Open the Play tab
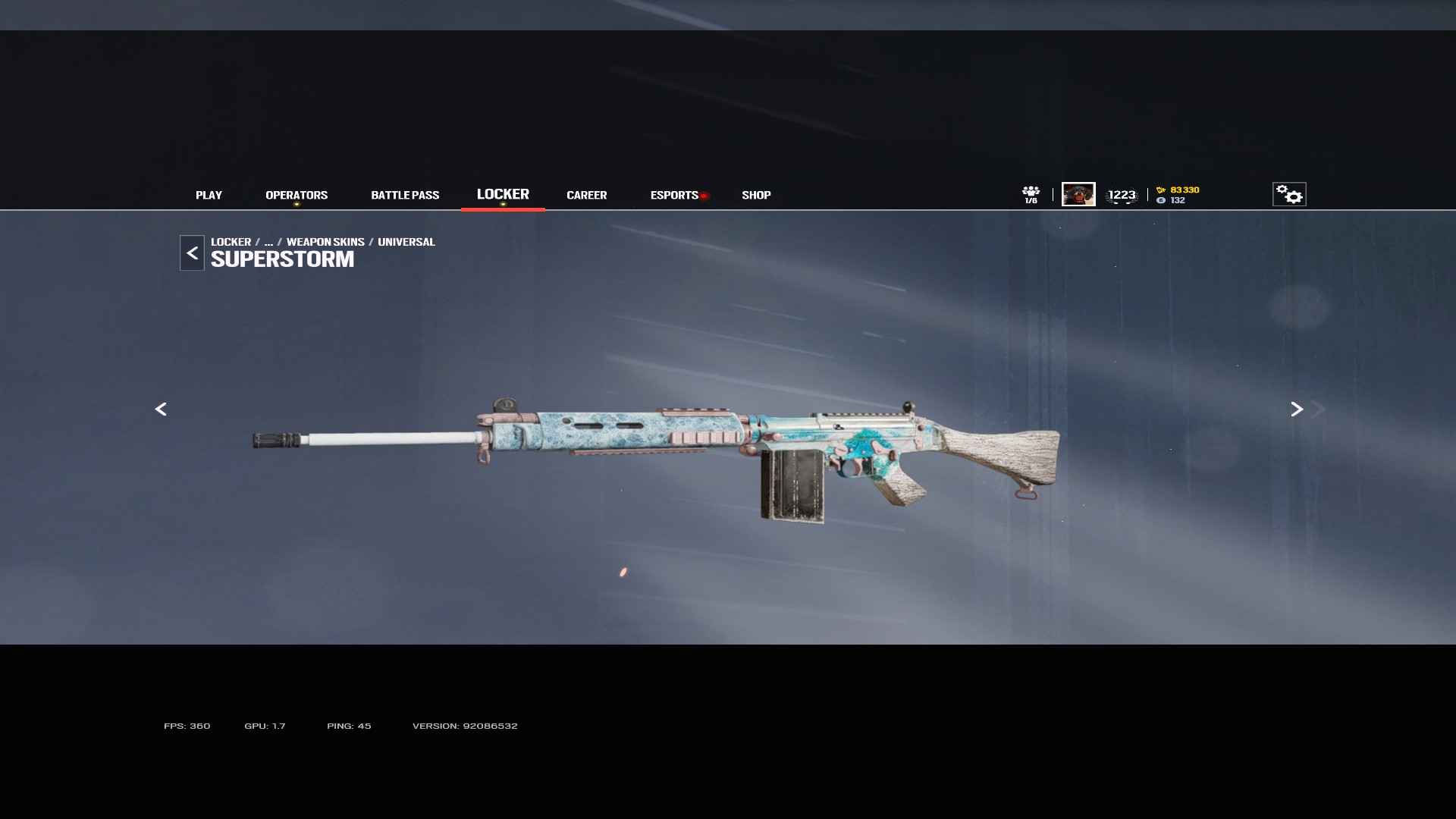 tap(209, 195)
